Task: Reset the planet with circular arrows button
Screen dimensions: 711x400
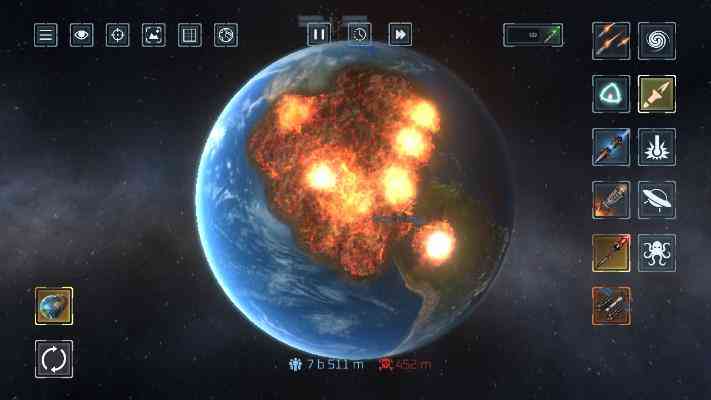Action: 54,358
